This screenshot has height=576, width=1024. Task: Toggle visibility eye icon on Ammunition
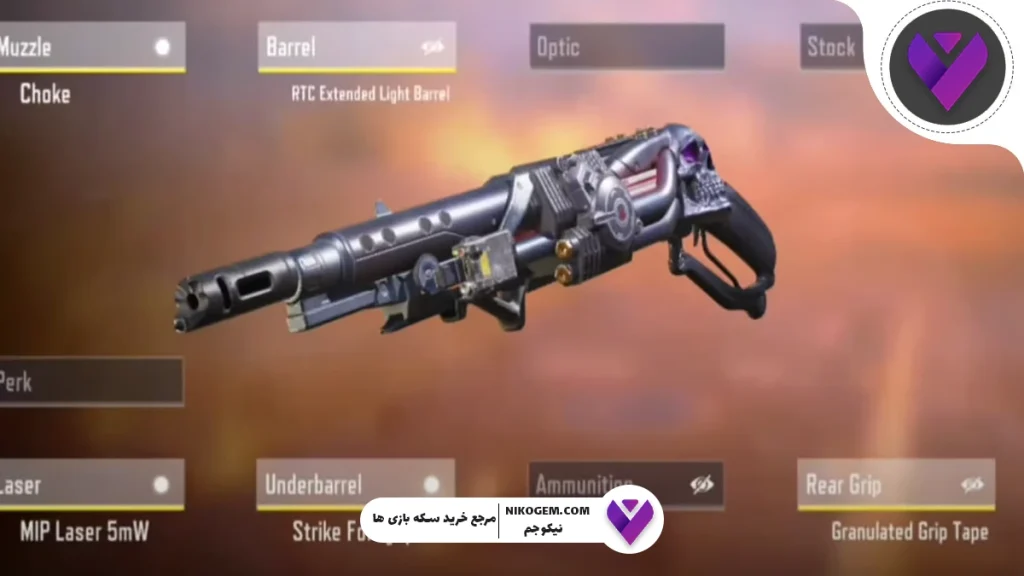(702, 485)
